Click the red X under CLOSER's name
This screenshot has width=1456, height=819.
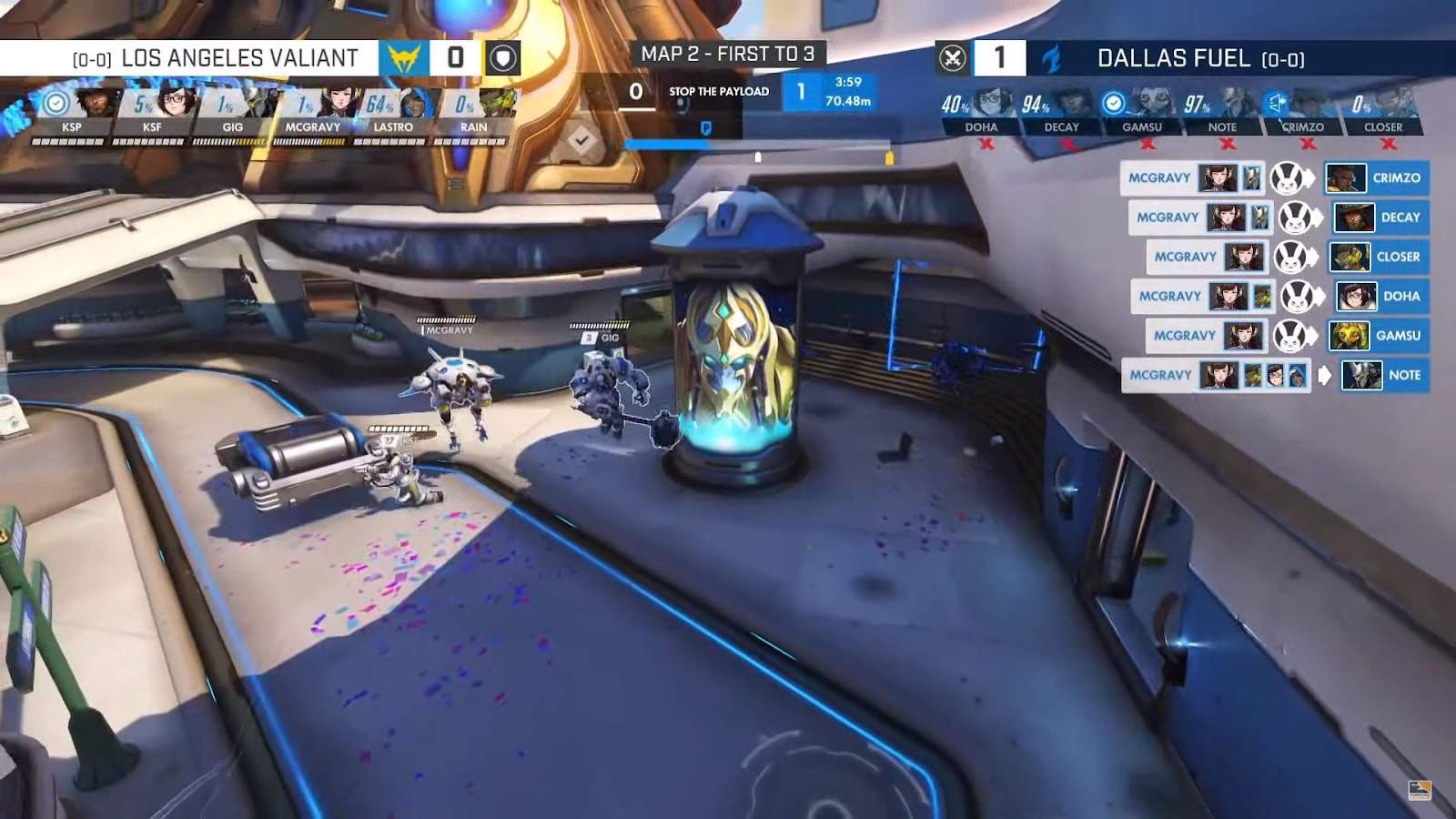pyautogui.click(x=1387, y=143)
